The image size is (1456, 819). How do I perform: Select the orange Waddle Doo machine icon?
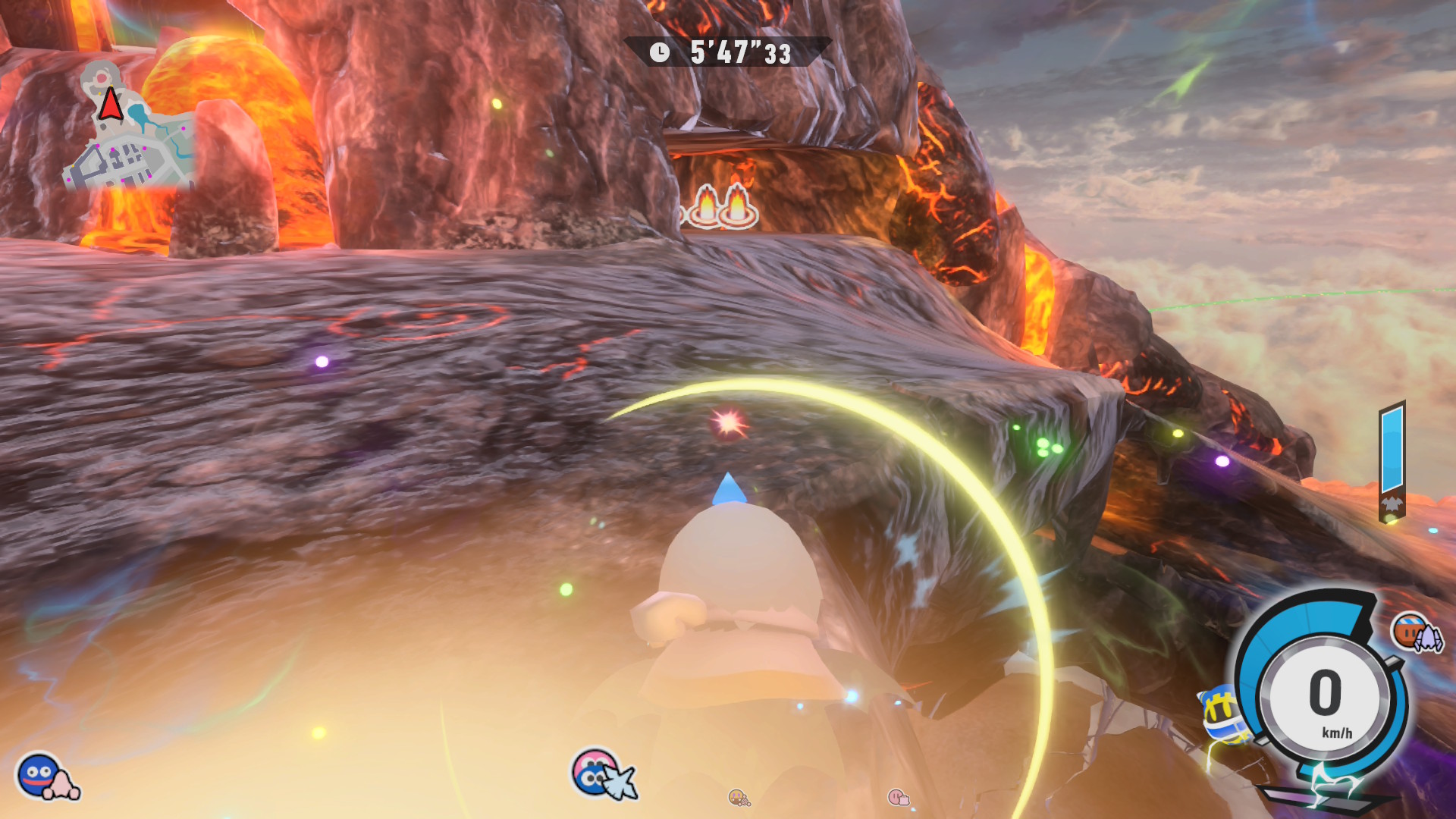pyautogui.click(x=1415, y=632)
